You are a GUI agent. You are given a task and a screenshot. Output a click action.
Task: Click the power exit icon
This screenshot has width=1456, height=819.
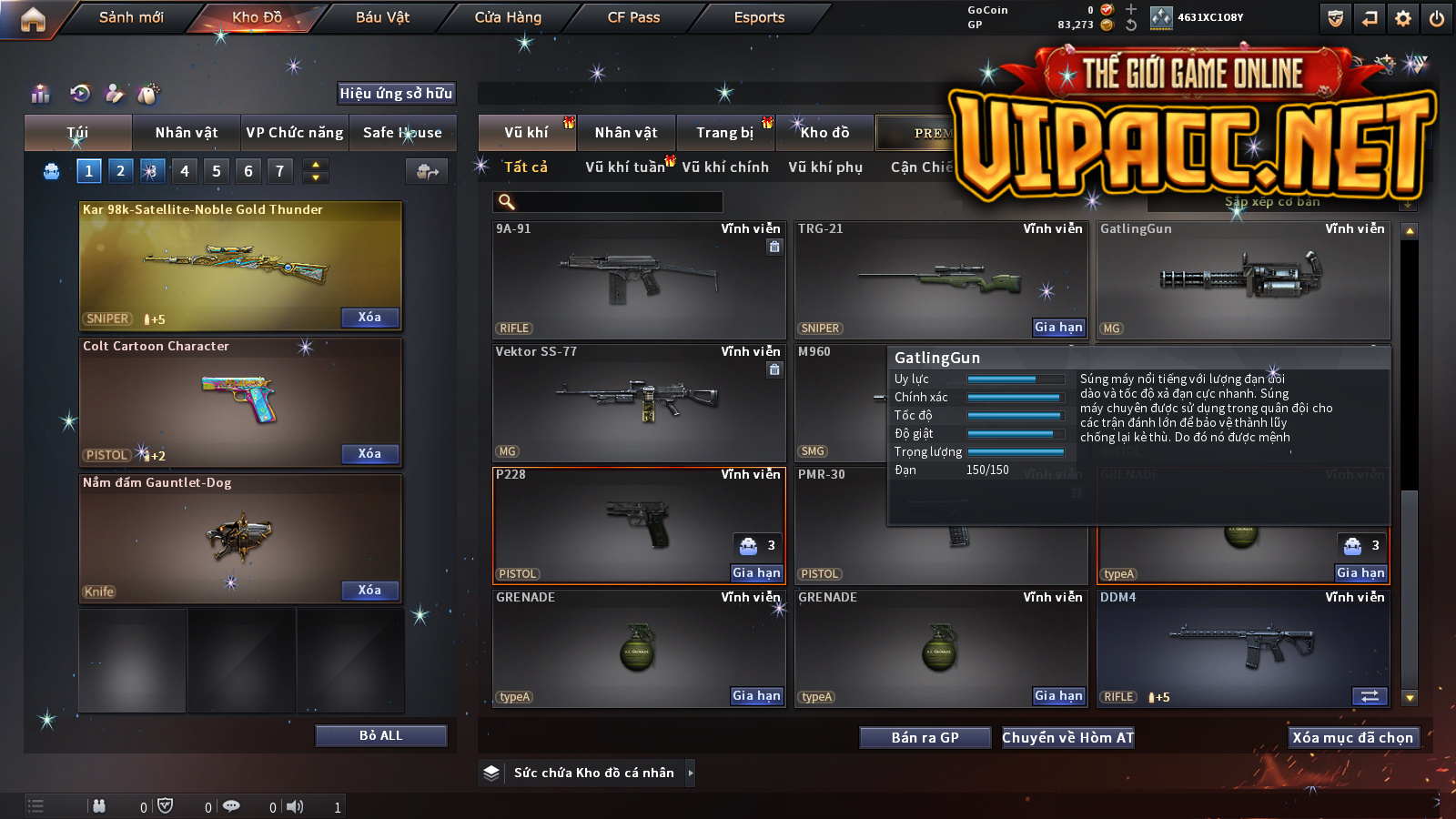tap(1437, 18)
